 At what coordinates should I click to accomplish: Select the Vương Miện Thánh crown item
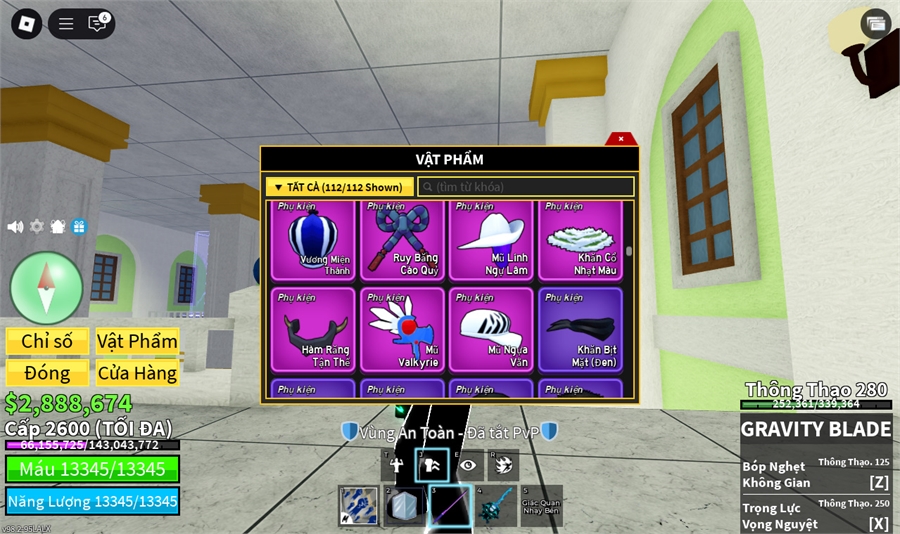312,241
